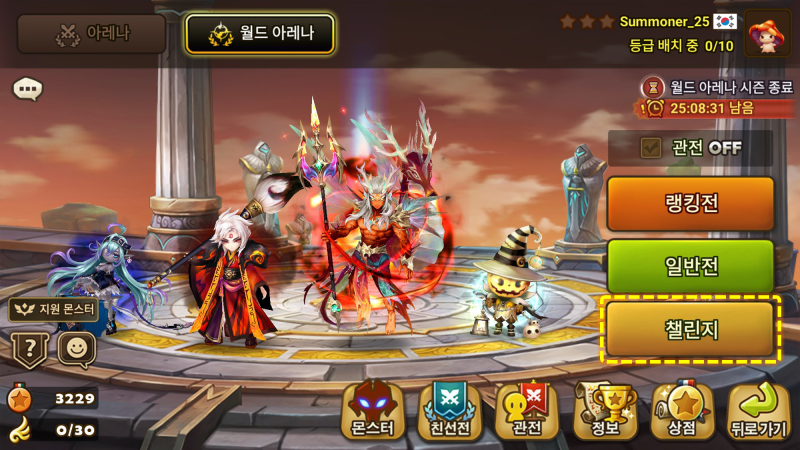Image resolution: width=800 pixels, height=450 pixels.
Task: Show the 정보 trophy info
Action: [605, 410]
